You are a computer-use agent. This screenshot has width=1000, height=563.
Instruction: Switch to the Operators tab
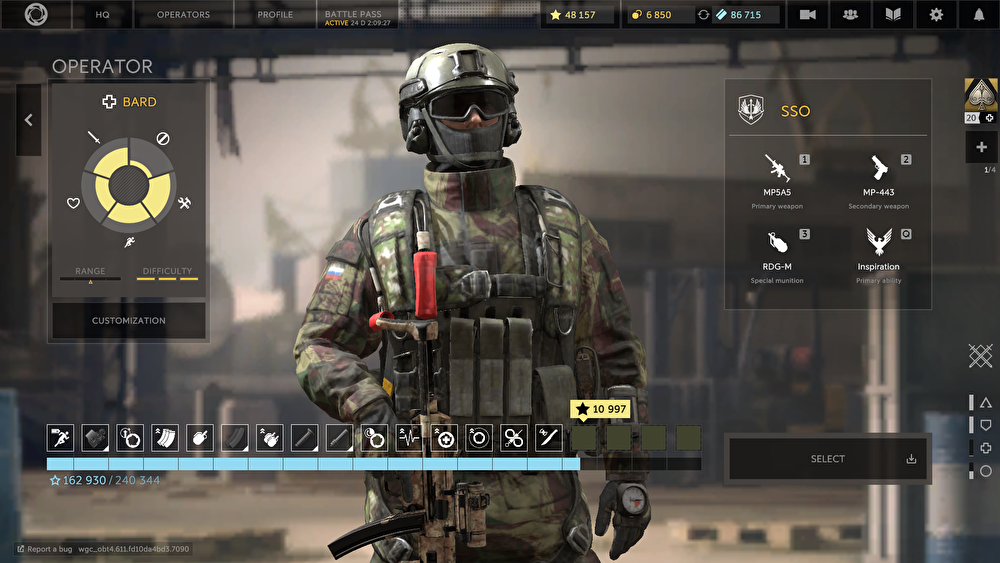(x=184, y=15)
